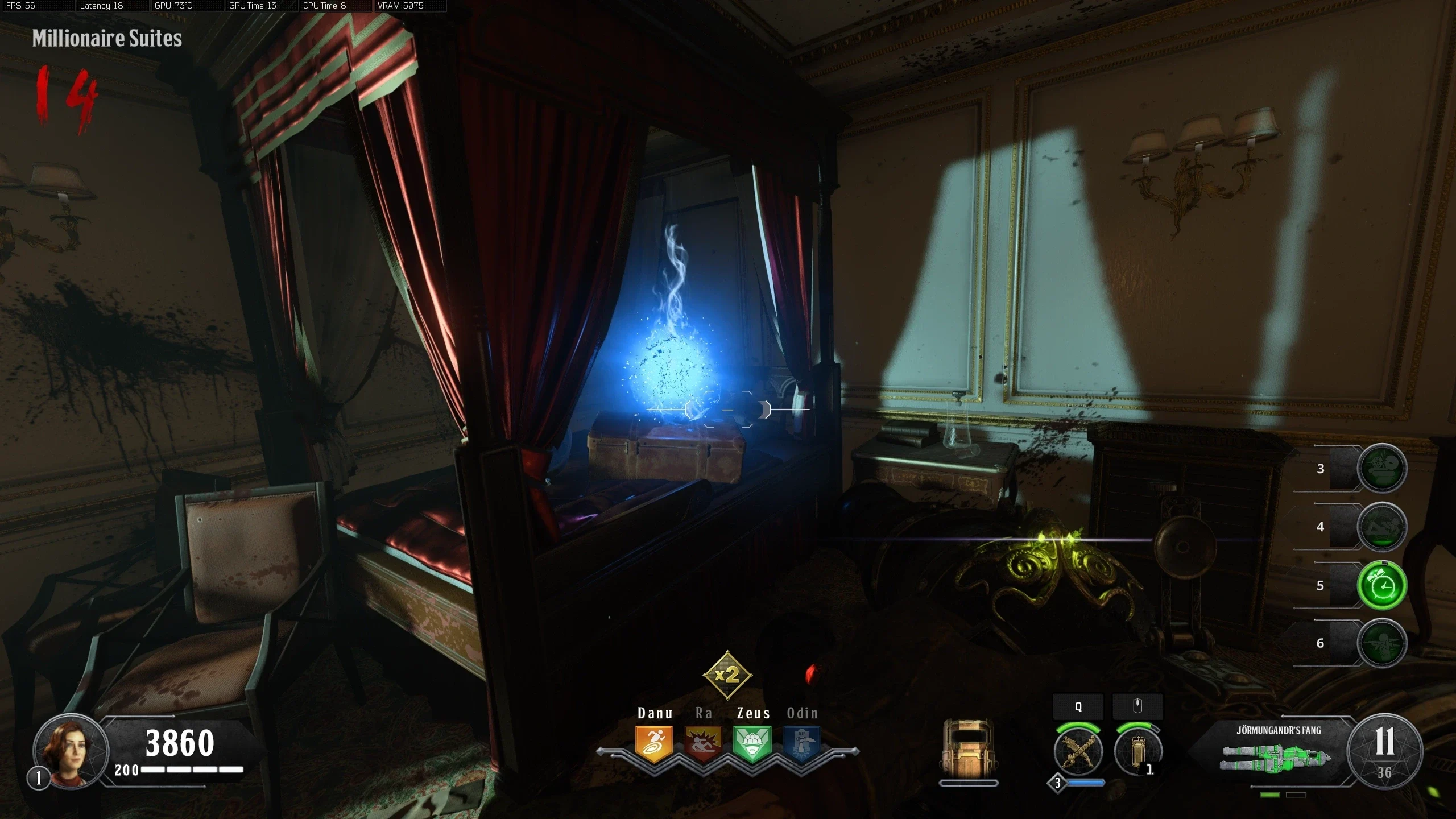The height and width of the screenshot is (819, 1456).
Task: Use the golden canister equipment slot
Action: [x=1137, y=752]
